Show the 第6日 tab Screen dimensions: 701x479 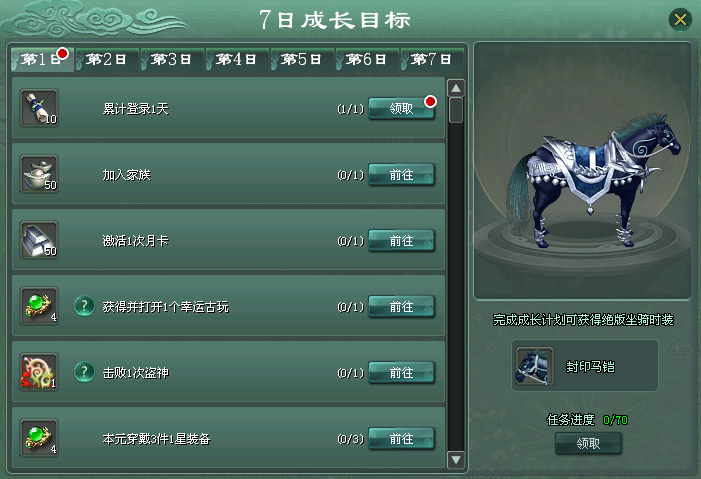click(367, 60)
